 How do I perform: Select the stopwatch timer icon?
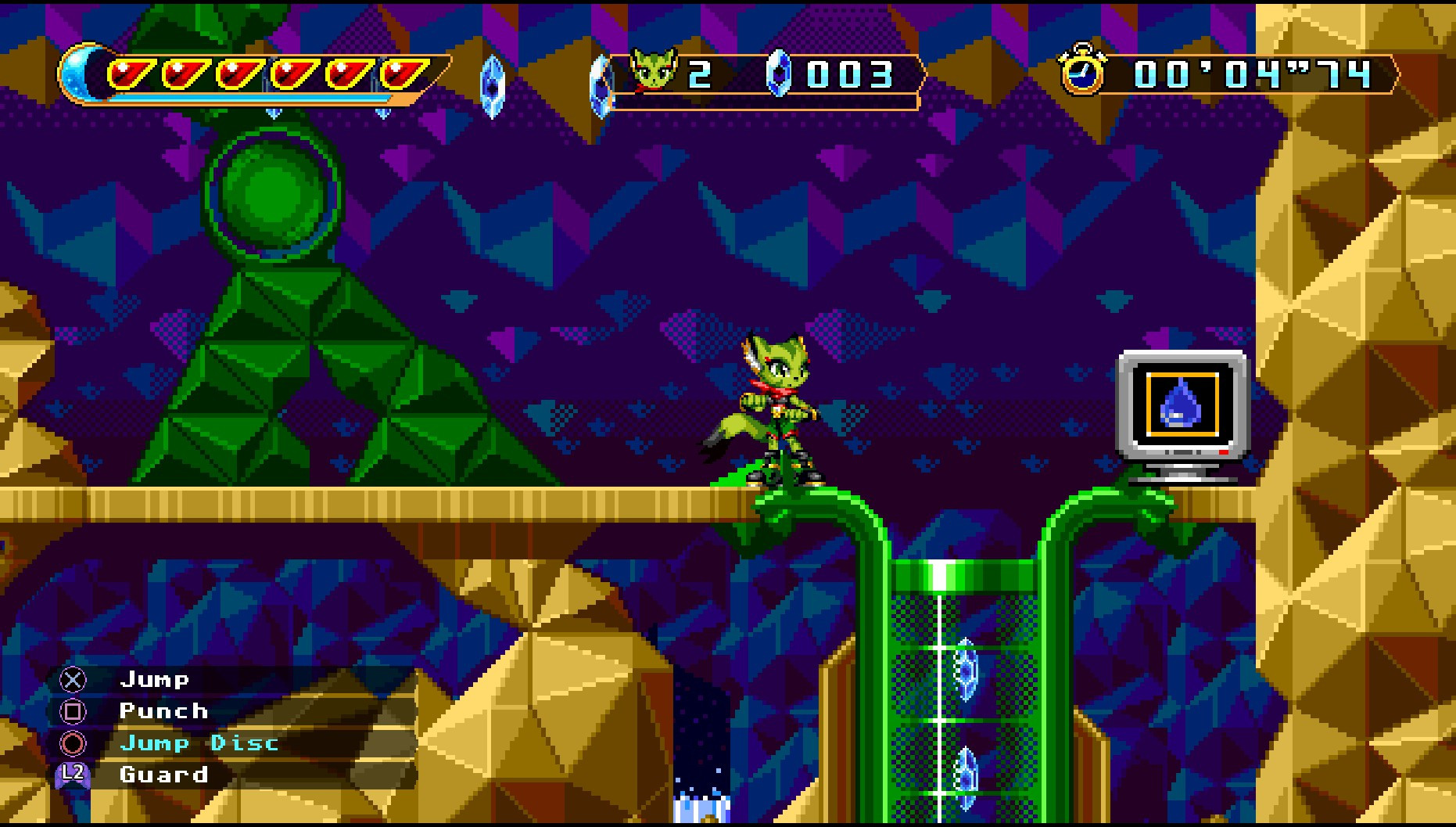1083,74
